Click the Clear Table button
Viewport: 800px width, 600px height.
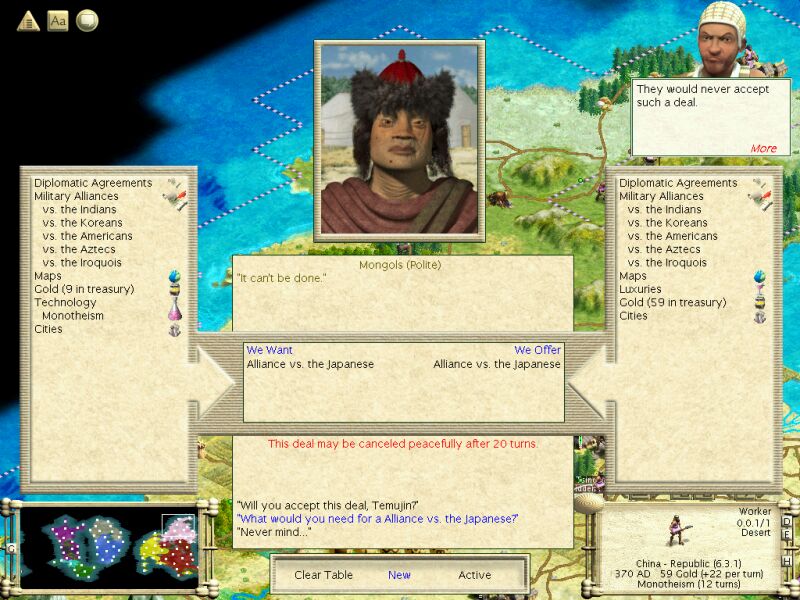click(x=323, y=575)
